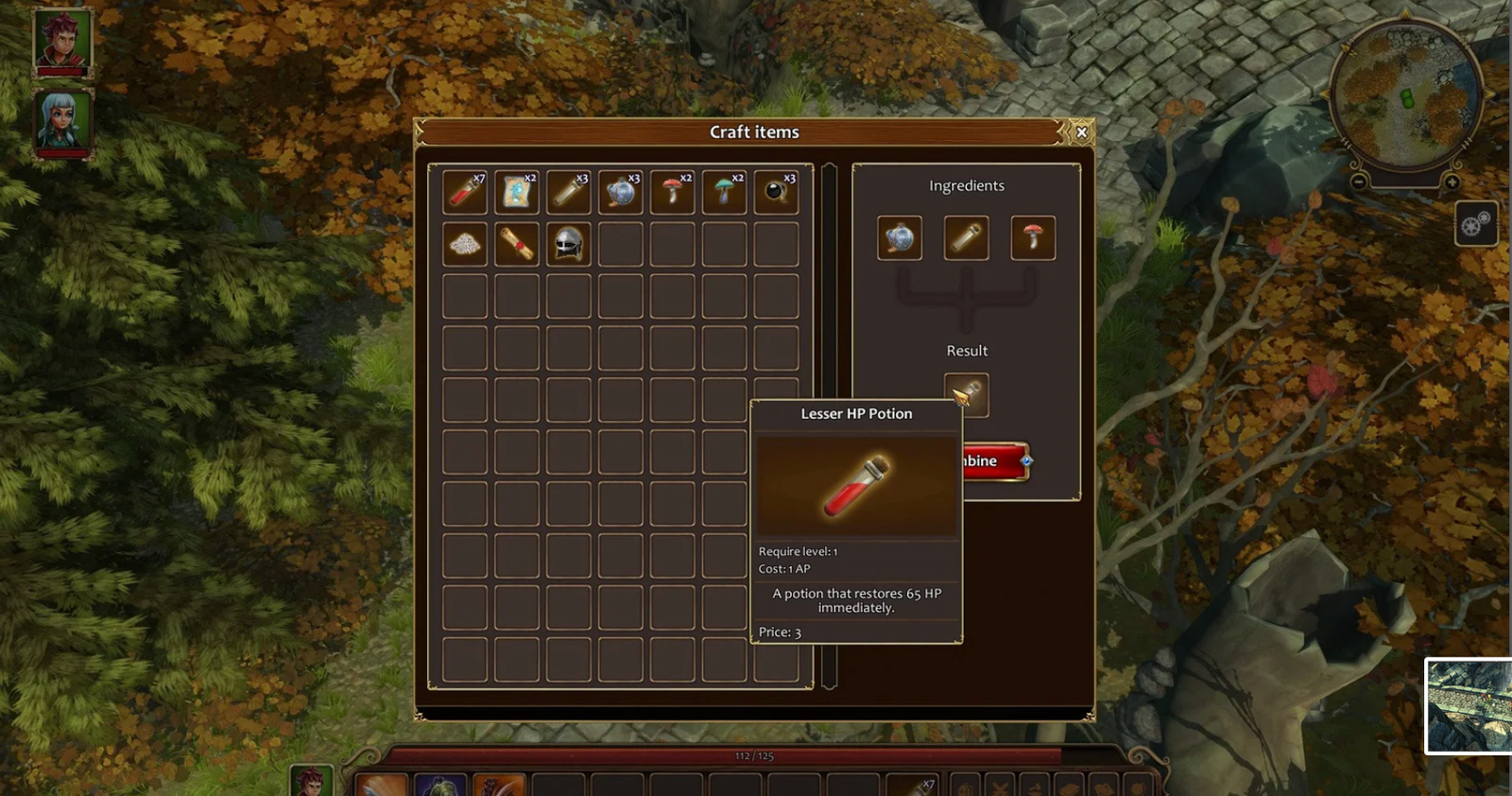The height and width of the screenshot is (796, 1512).
Task: Select the powder pile item
Action: [x=463, y=244]
